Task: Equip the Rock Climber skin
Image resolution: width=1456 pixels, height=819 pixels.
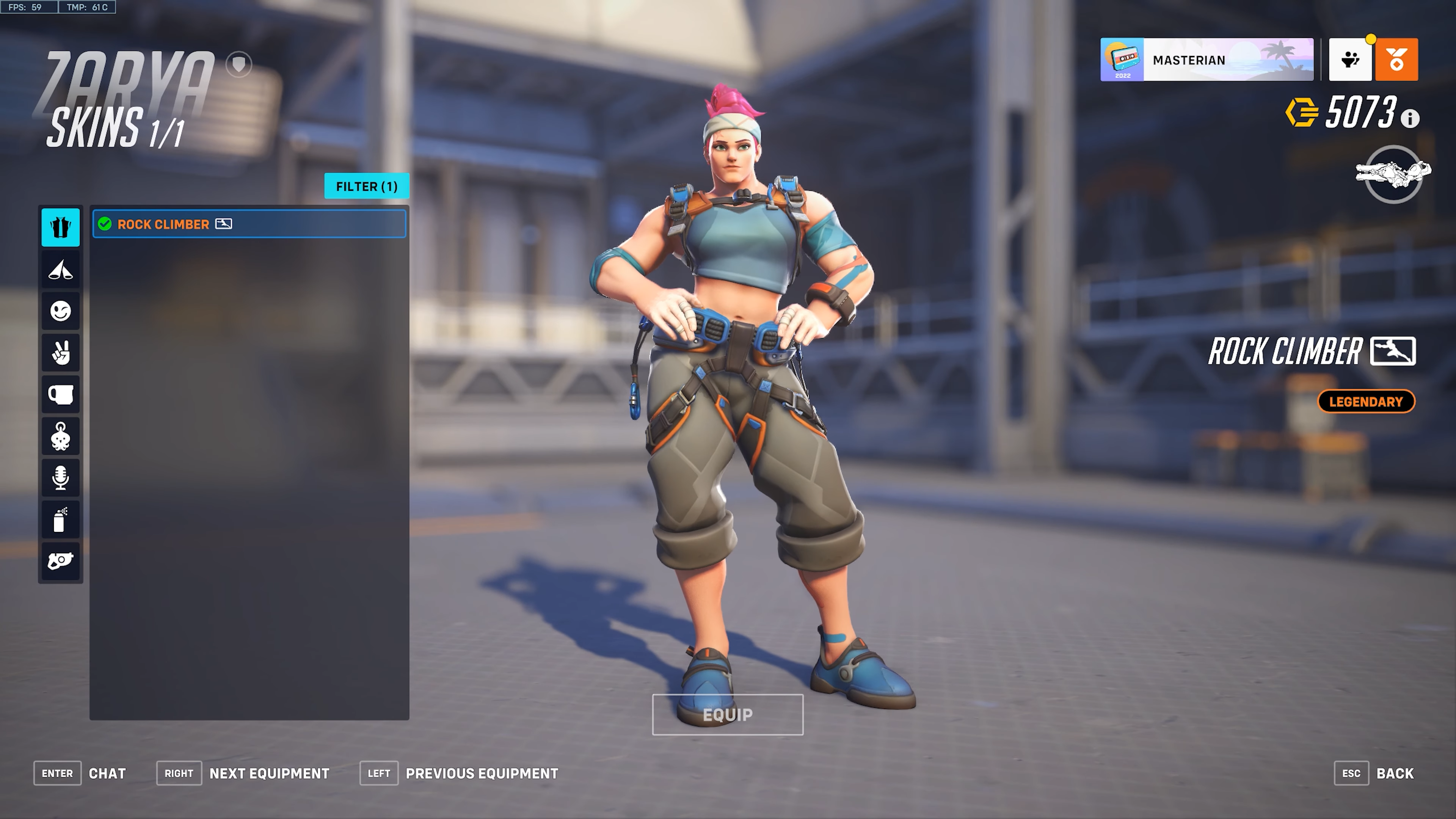Action: 728,714
